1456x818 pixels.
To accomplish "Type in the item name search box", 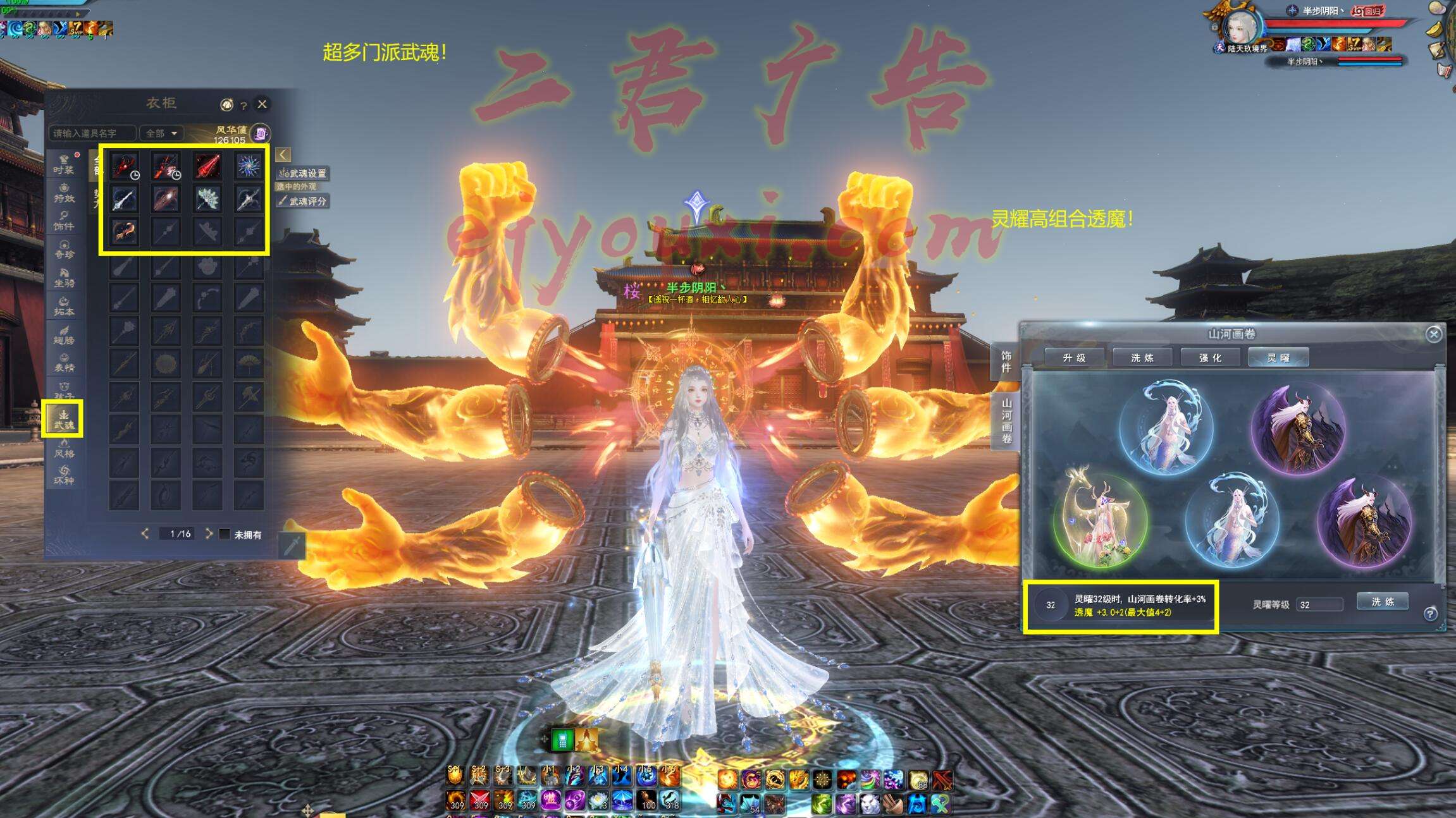I will (x=92, y=133).
